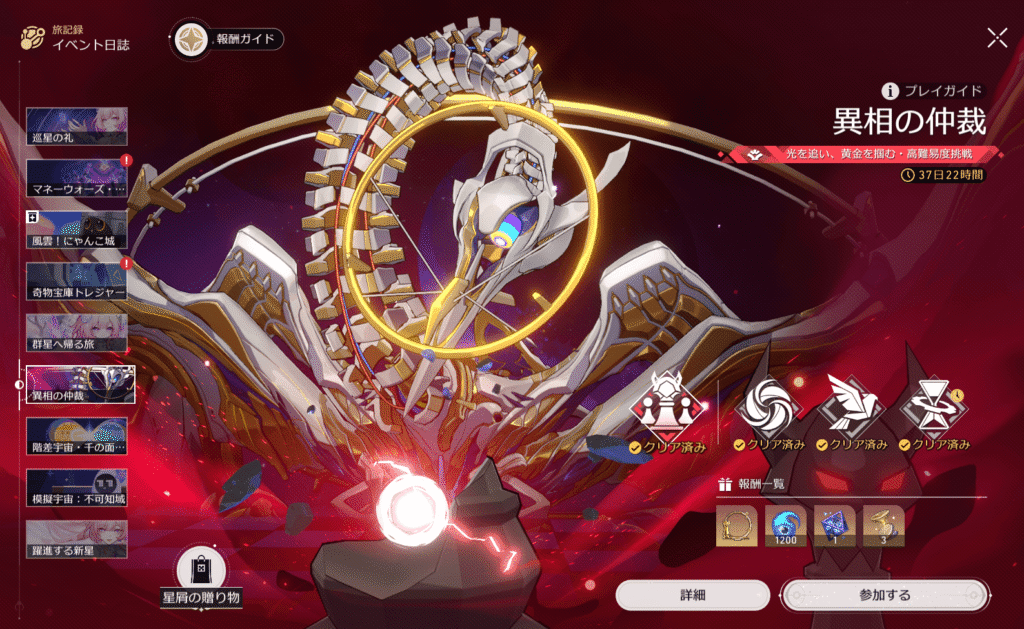
Task: Switch to the 階差宇宙・千の面 event
Action: click(x=76, y=436)
